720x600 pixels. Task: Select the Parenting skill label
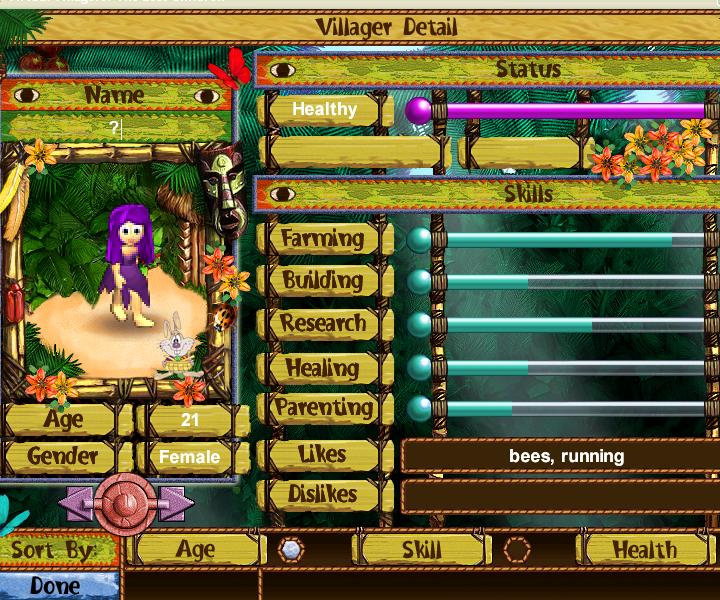(x=322, y=408)
